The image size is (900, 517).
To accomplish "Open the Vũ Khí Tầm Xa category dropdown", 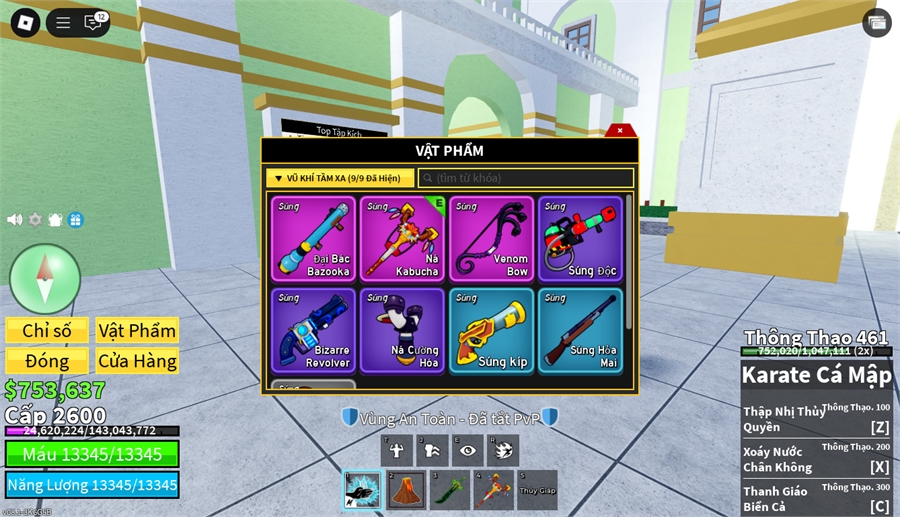I will coord(340,178).
